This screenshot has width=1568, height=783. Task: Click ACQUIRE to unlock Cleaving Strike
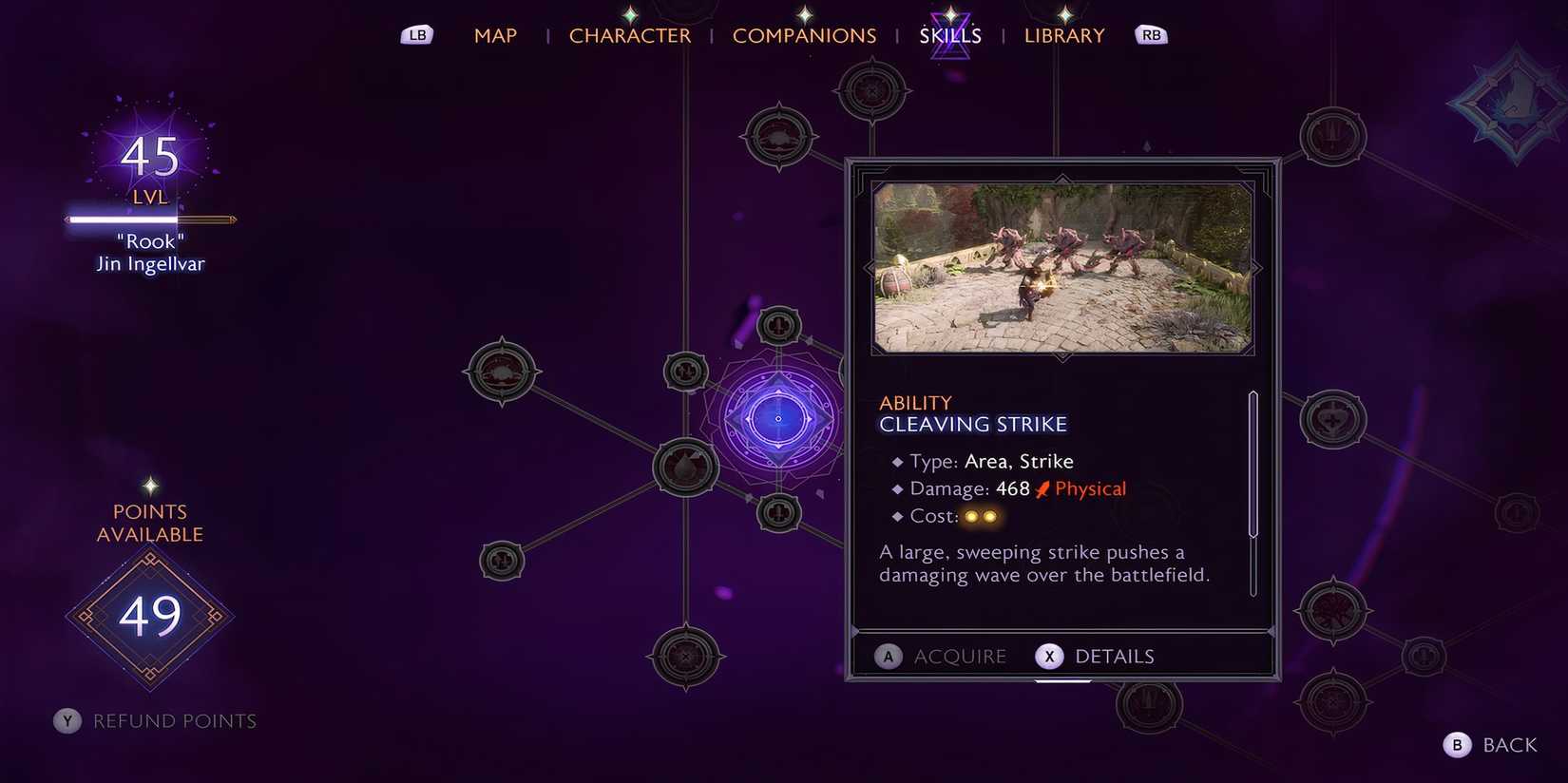click(941, 656)
